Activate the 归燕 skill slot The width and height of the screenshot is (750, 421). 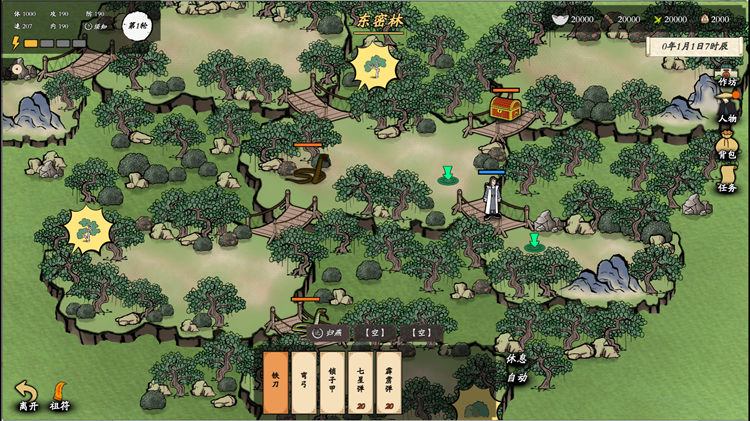tap(327, 333)
